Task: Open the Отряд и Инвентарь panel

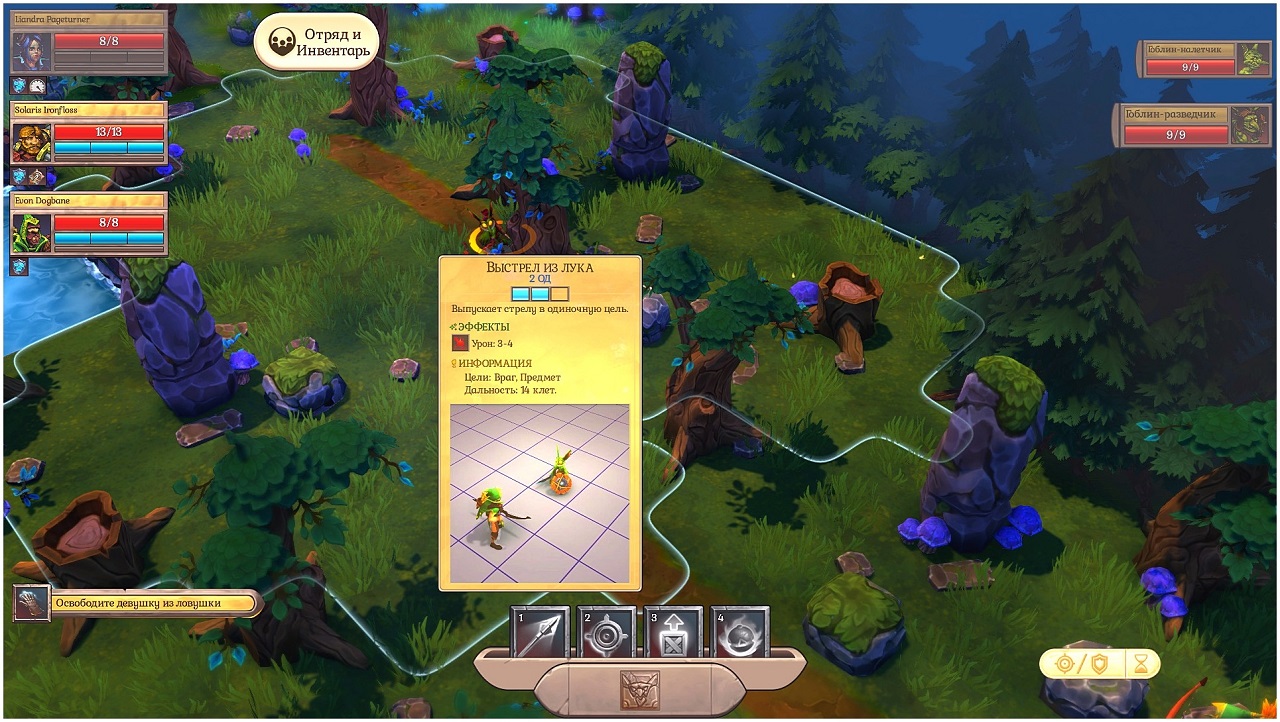Action: [x=316, y=43]
